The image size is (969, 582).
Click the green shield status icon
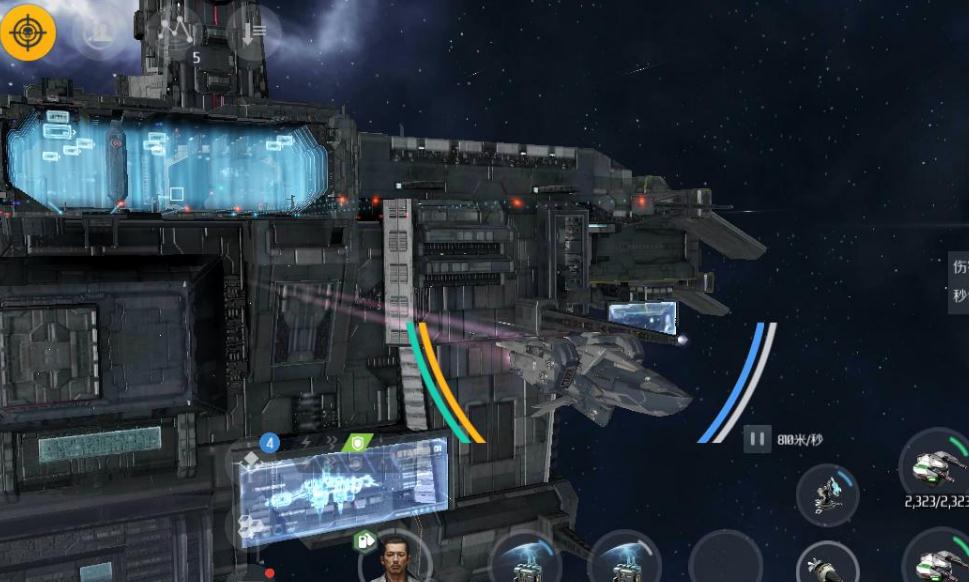[x=356, y=442]
